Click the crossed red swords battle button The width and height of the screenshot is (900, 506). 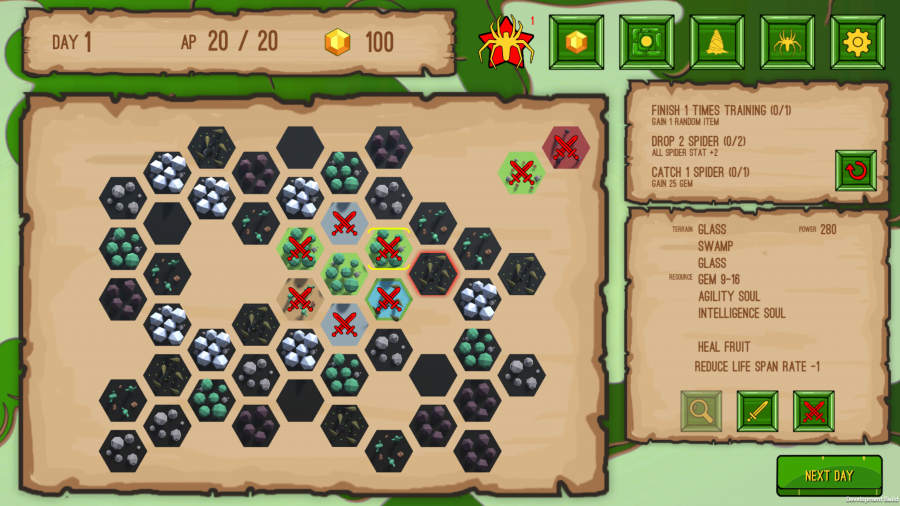pyautogui.click(x=813, y=411)
